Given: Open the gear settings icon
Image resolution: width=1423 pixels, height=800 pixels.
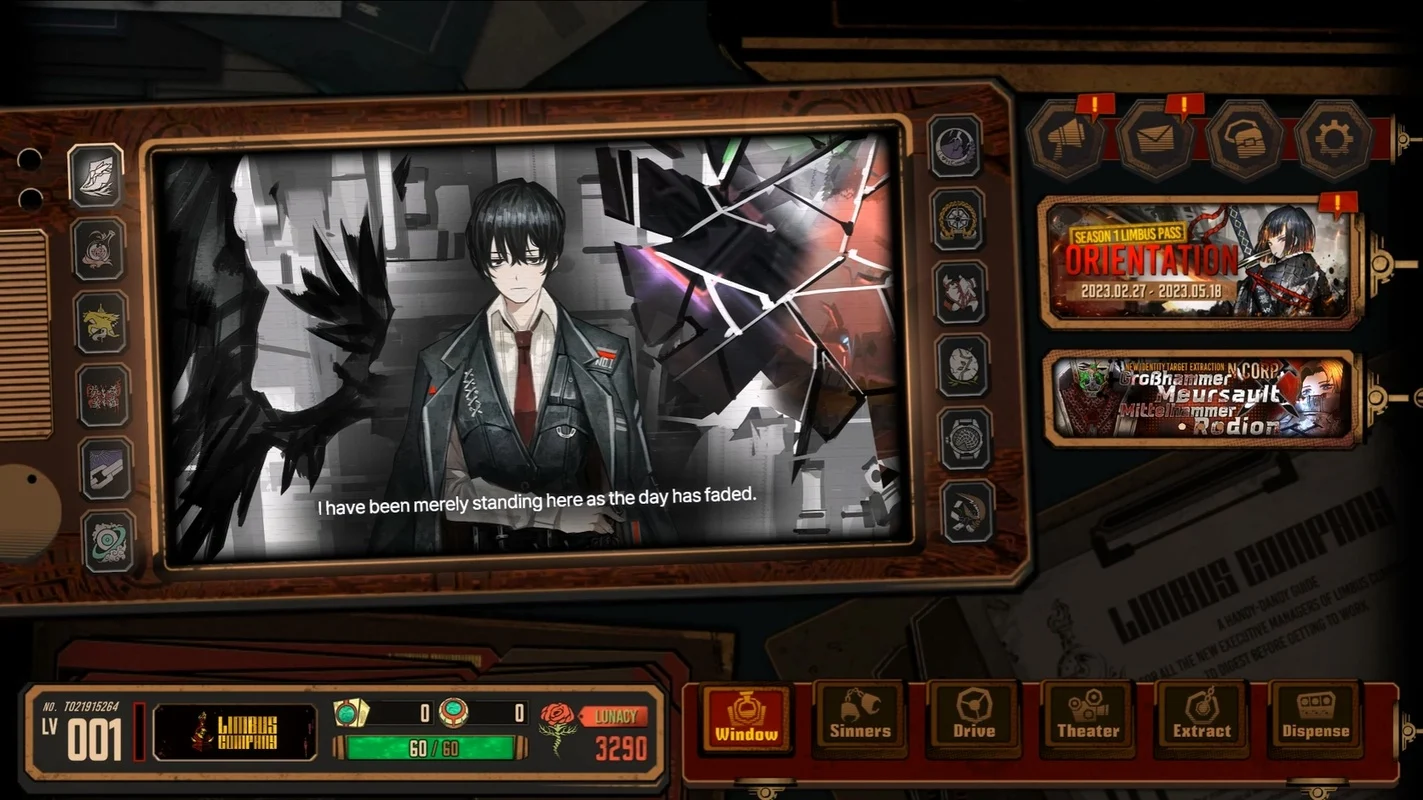Looking at the screenshot, I should point(1333,140).
